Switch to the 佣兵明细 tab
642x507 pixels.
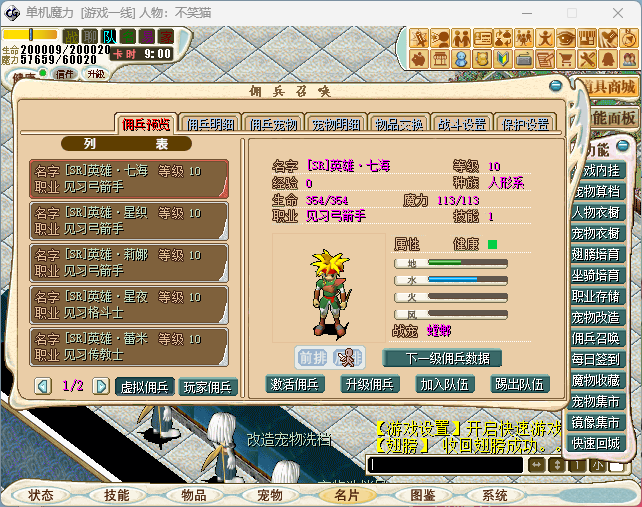pos(210,125)
